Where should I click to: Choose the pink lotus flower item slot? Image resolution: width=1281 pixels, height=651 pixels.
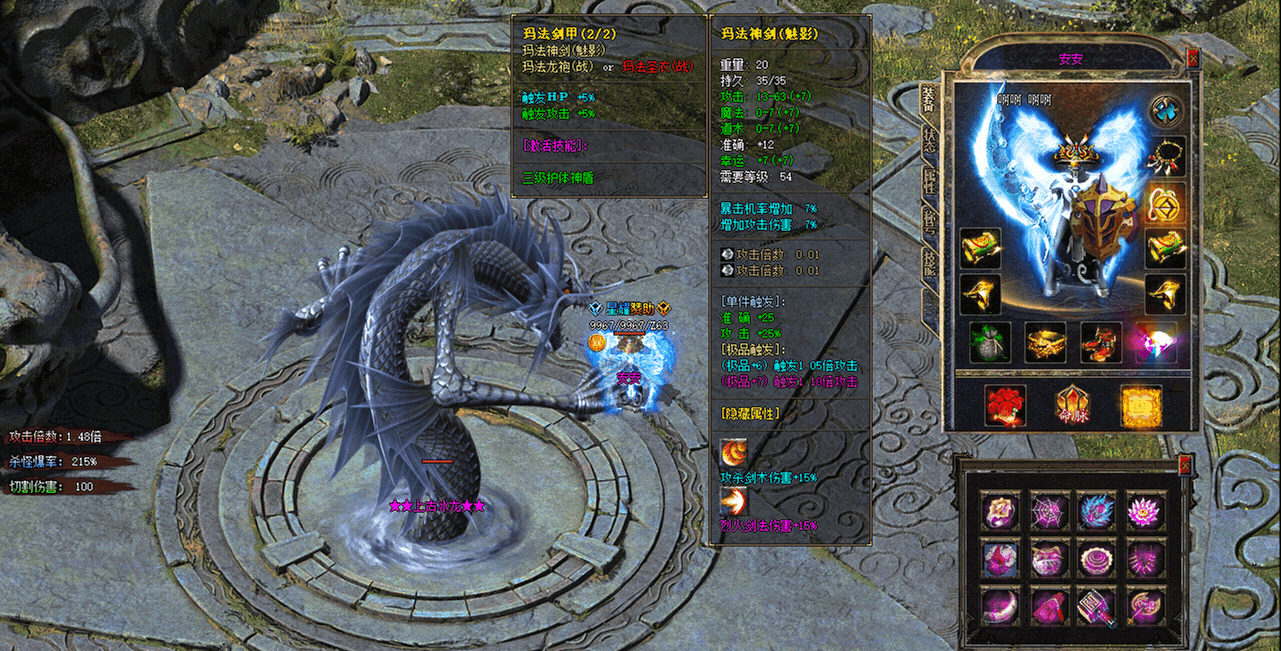(x=1146, y=510)
